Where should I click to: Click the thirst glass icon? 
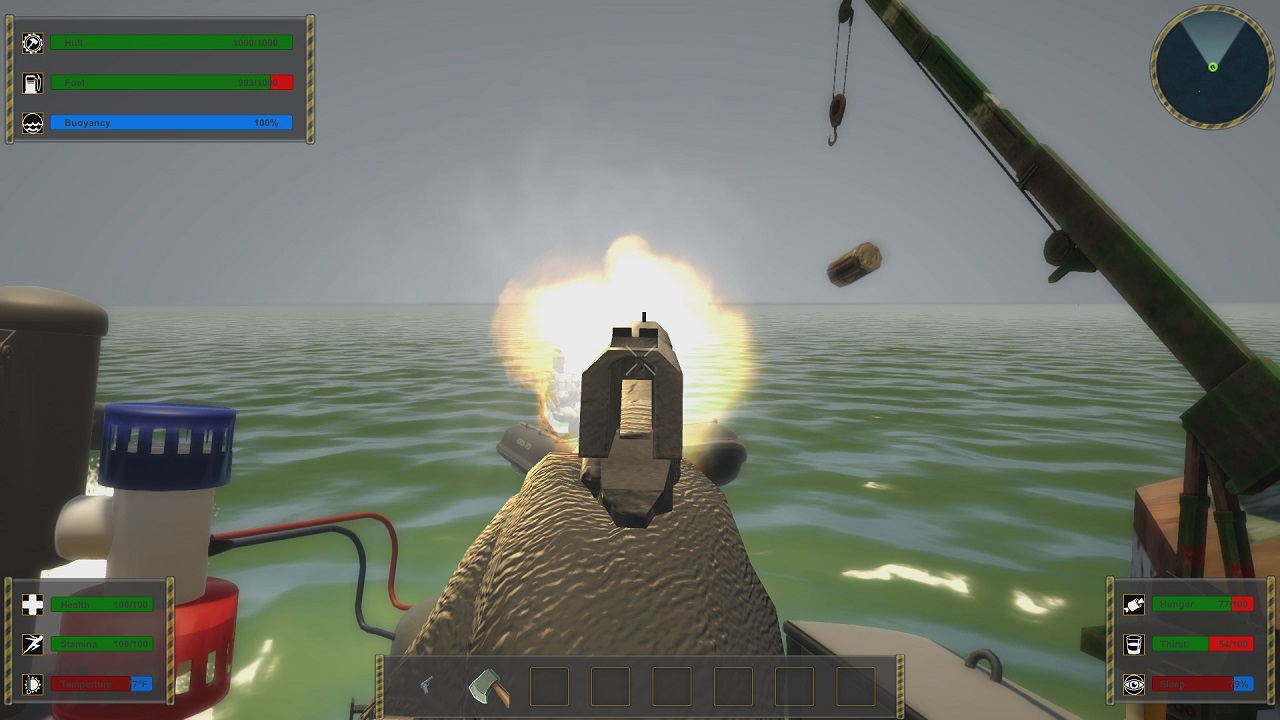click(x=1133, y=644)
